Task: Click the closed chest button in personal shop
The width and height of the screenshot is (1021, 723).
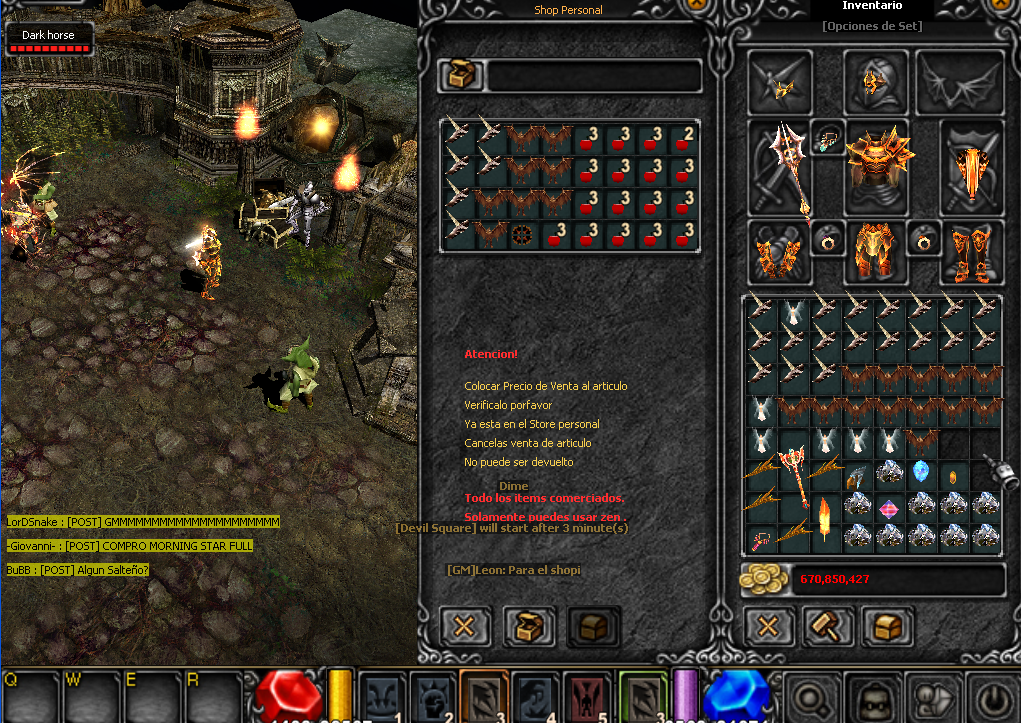Action: coord(594,627)
